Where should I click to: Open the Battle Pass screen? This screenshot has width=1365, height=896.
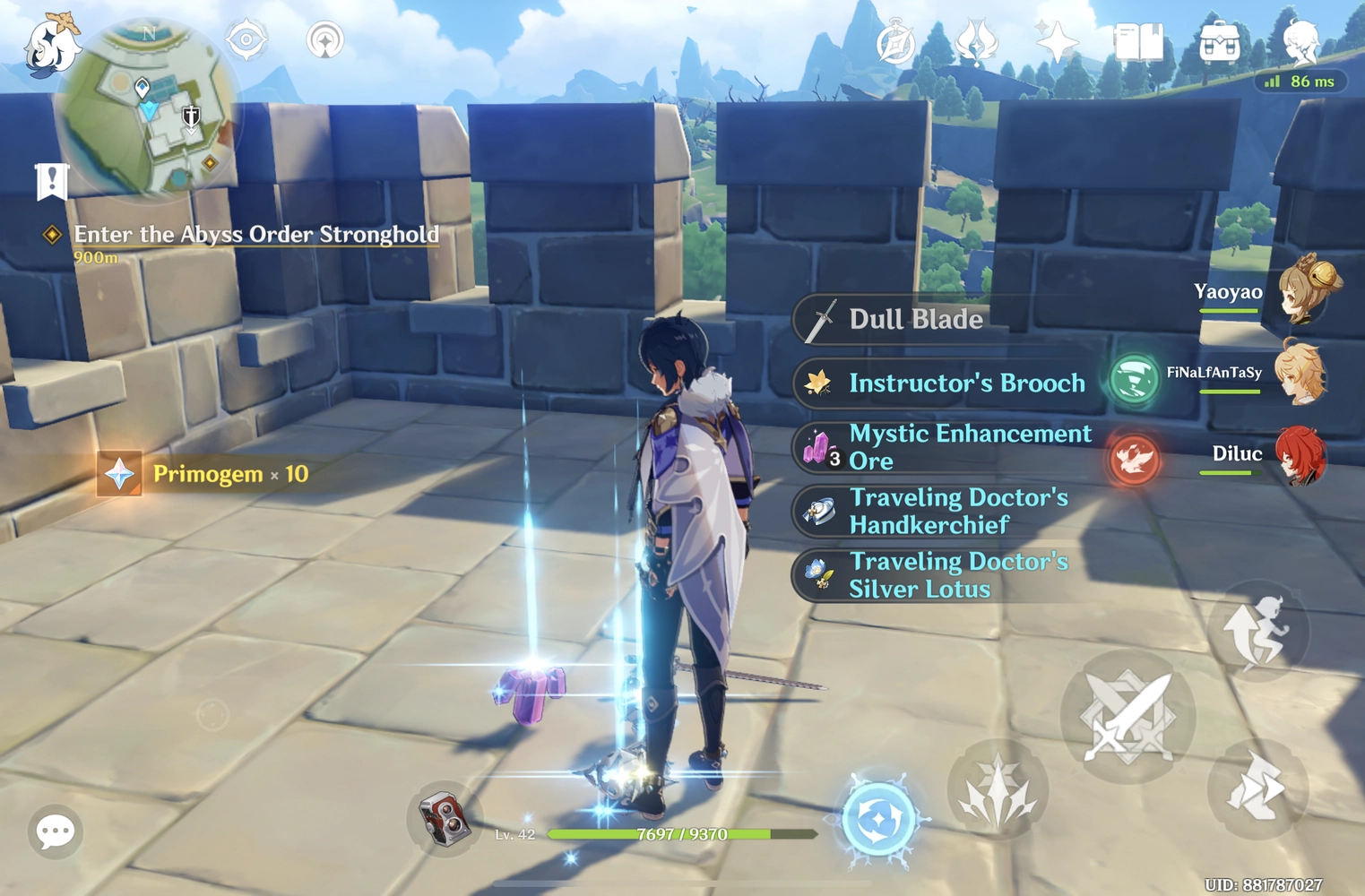[x=977, y=40]
